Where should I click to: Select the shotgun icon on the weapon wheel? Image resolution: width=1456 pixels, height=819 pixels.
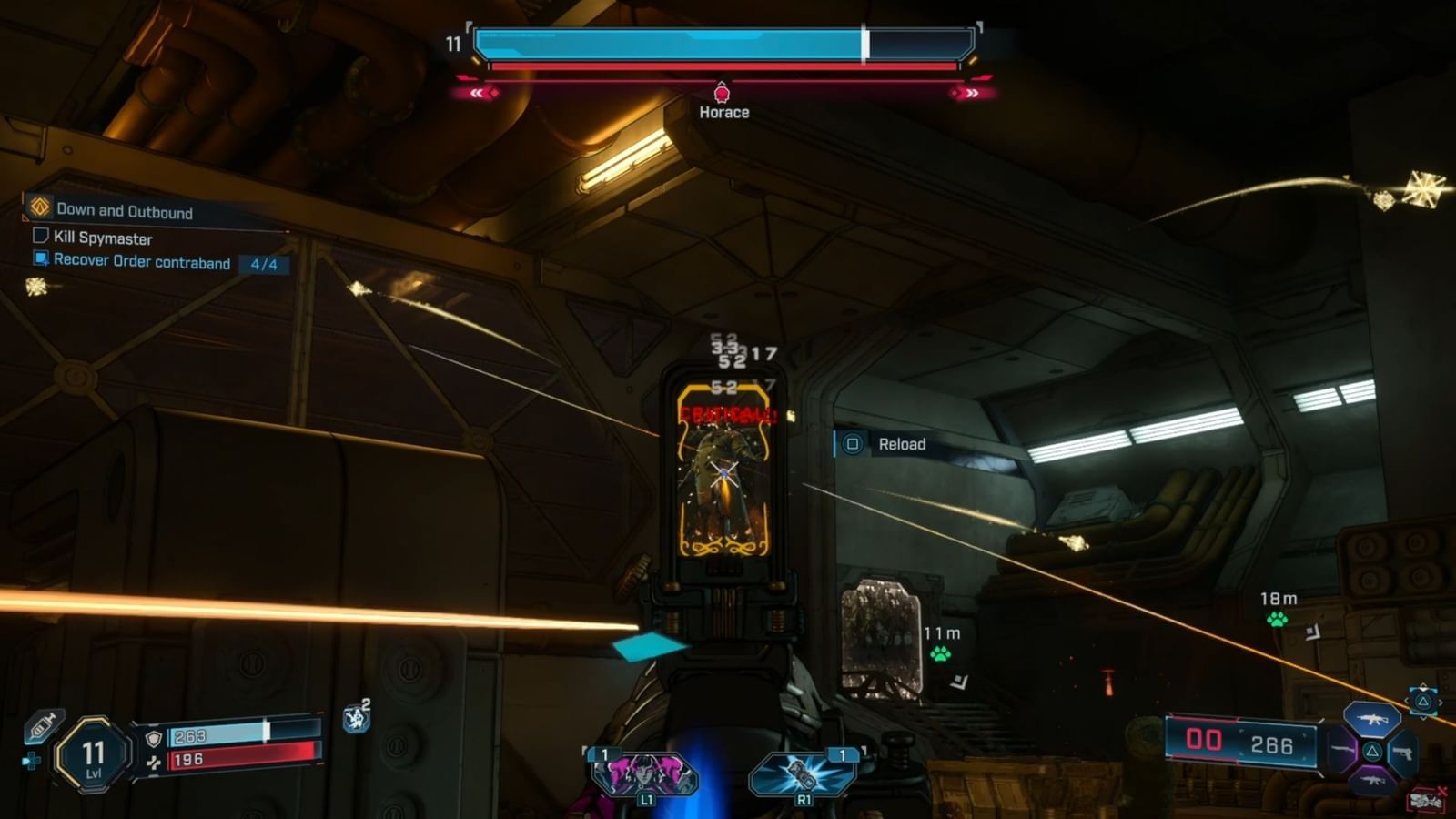(x=1341, y=750)
